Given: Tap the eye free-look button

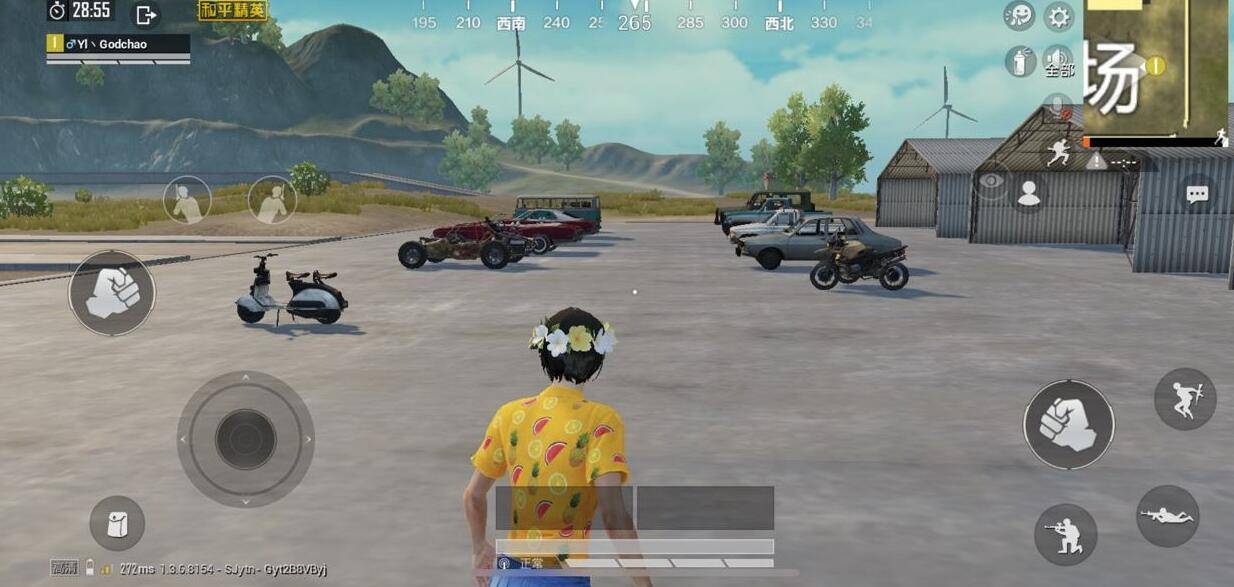Looking at the screenshot, I should tap(991, 181).
